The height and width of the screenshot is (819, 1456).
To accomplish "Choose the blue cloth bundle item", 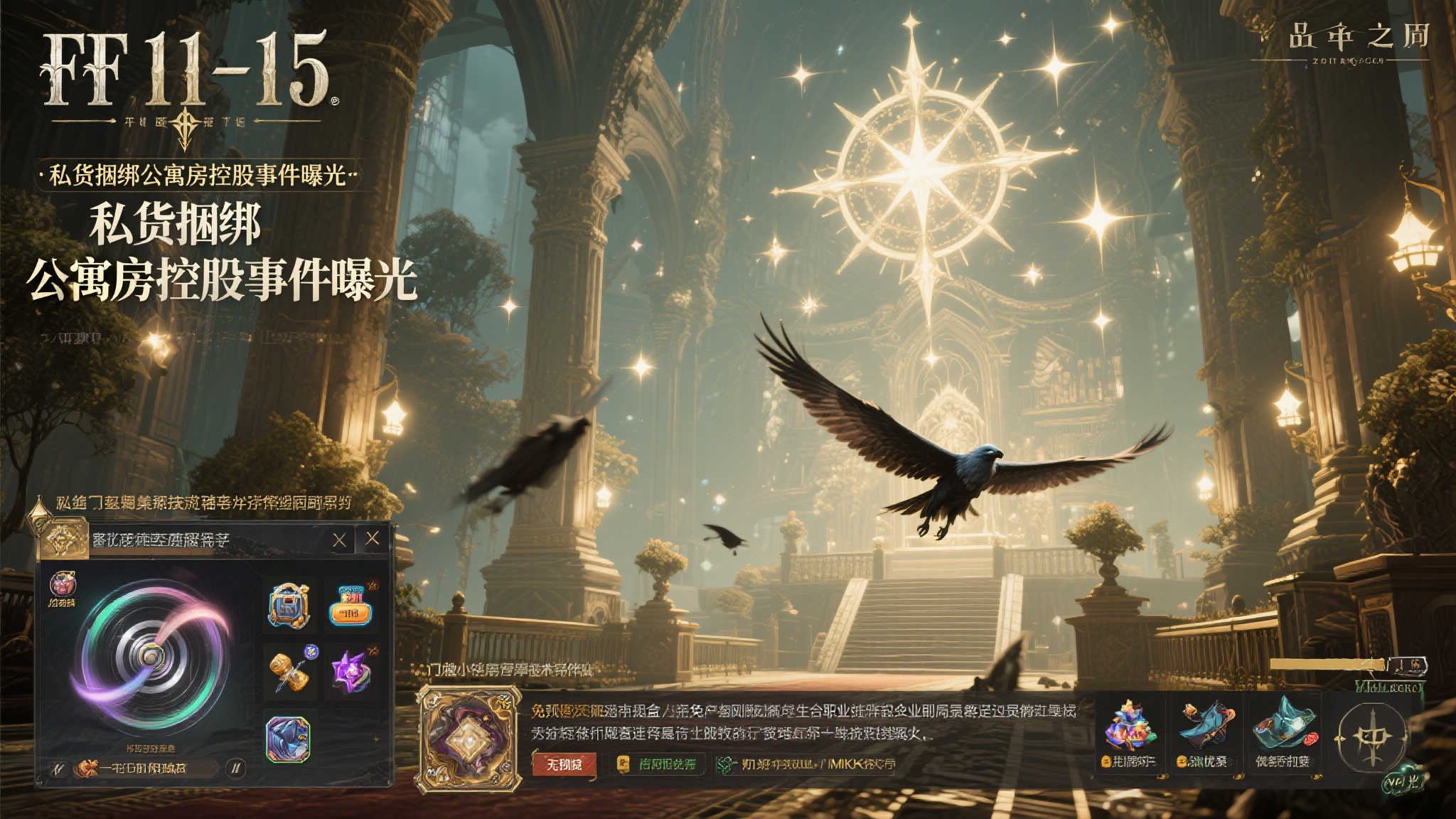I will 1206,725.
